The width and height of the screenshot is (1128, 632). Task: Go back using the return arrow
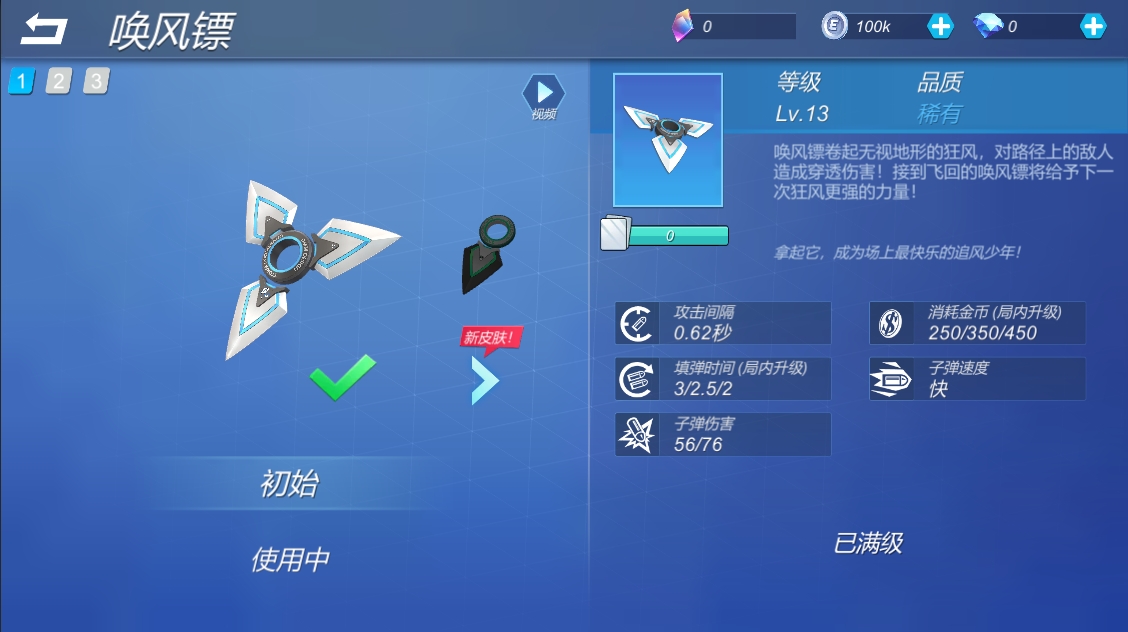(x=43, y=29)
